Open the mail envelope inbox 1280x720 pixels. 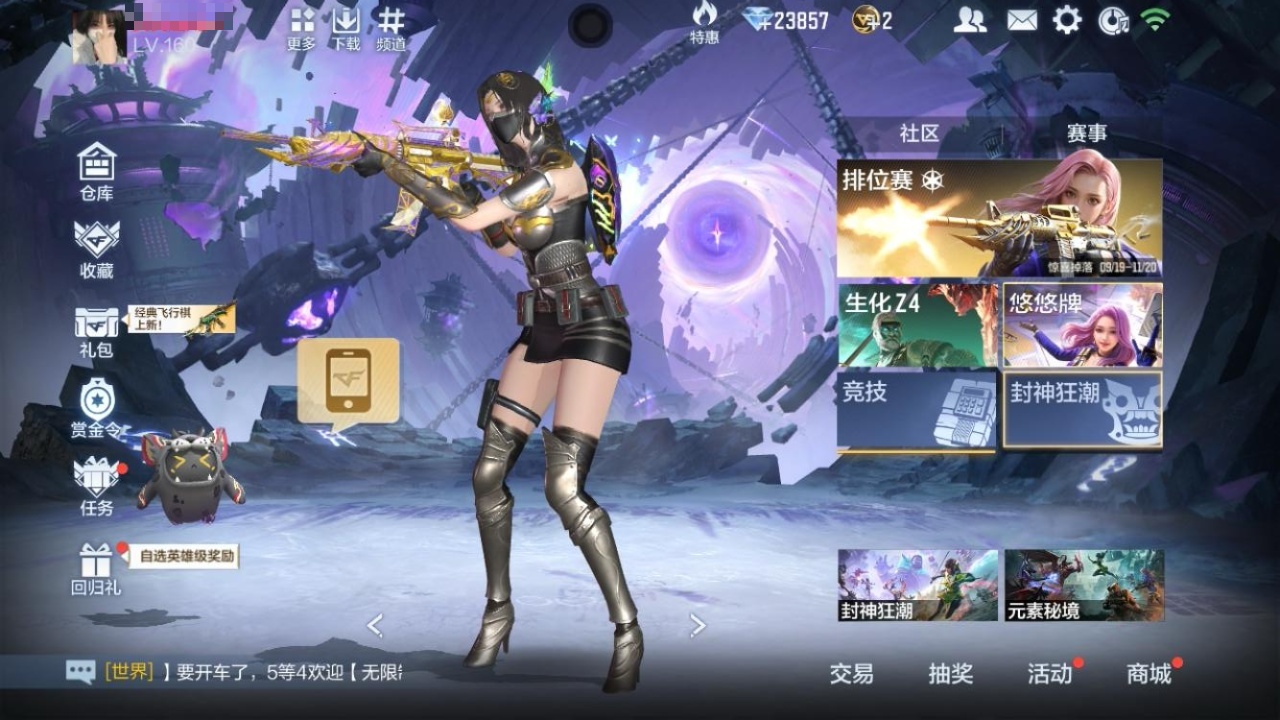(1021, 20)
